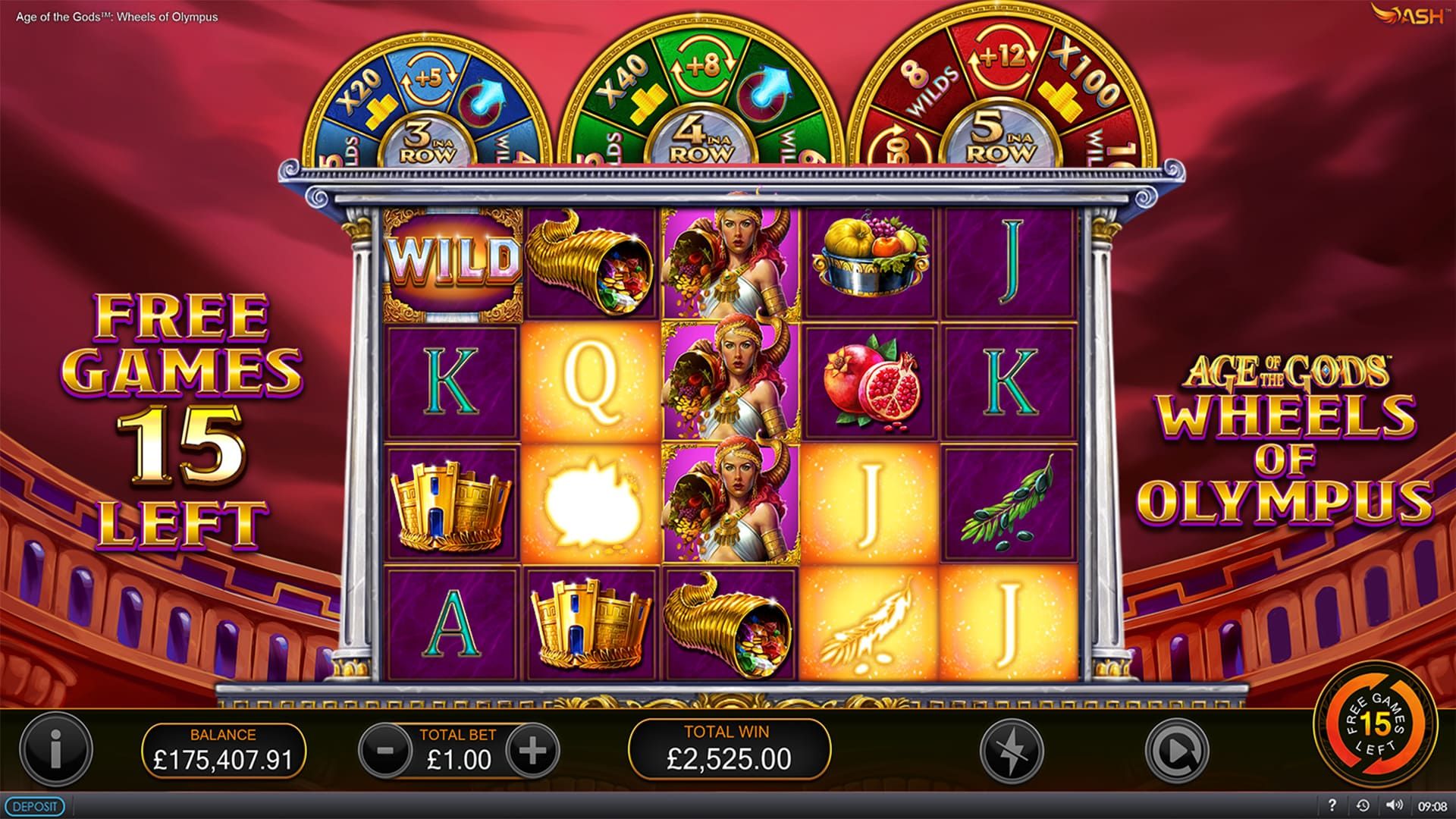Toggle turbo mode lightning bolt button
Screen dimensions: 1456x819
click(x=1011, y=751)
